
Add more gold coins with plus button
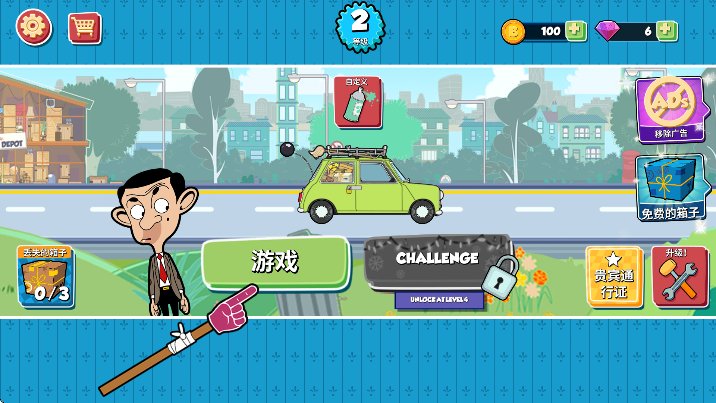(575, 31)
